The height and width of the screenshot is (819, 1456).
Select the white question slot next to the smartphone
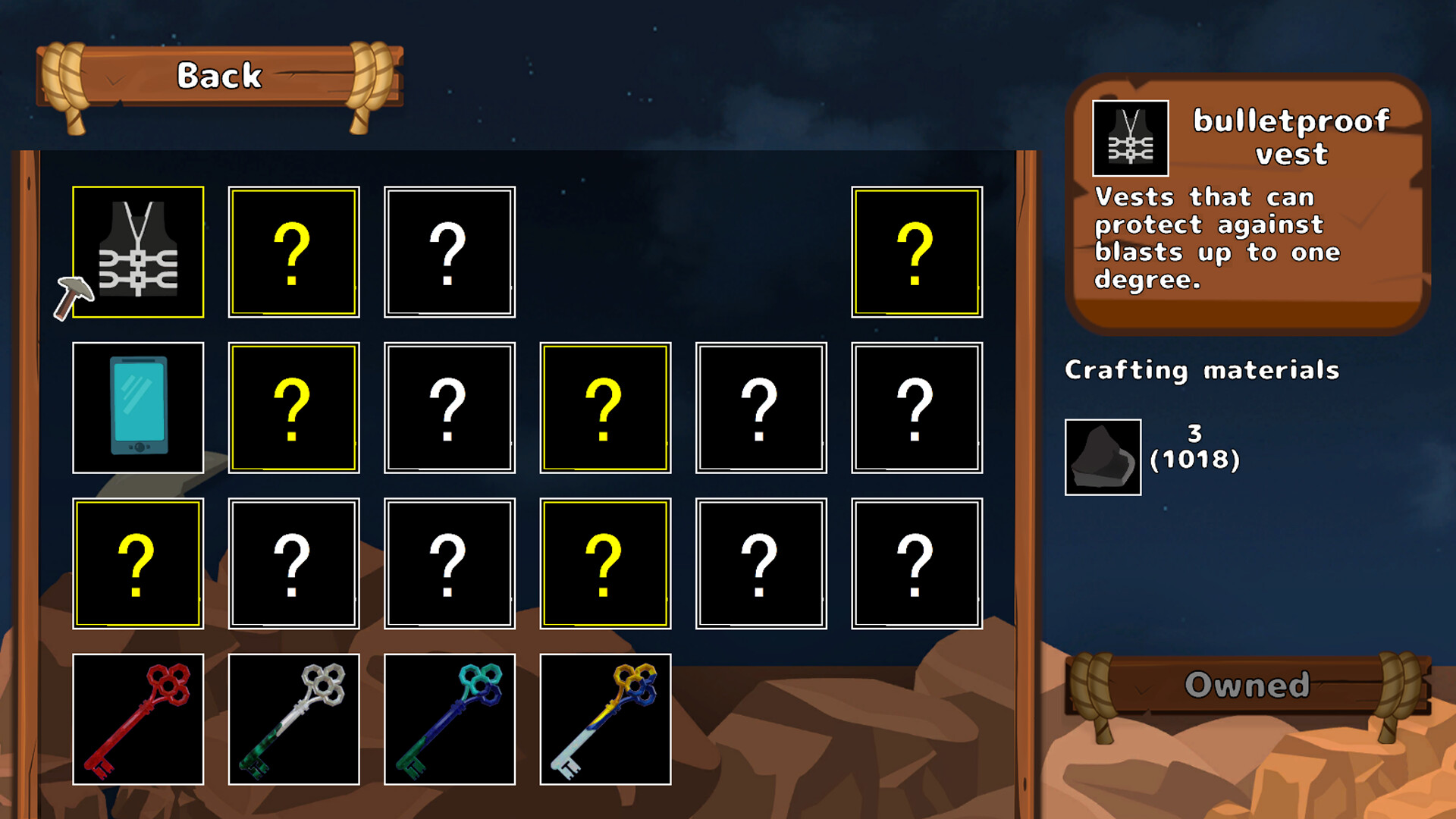point(448,407)
